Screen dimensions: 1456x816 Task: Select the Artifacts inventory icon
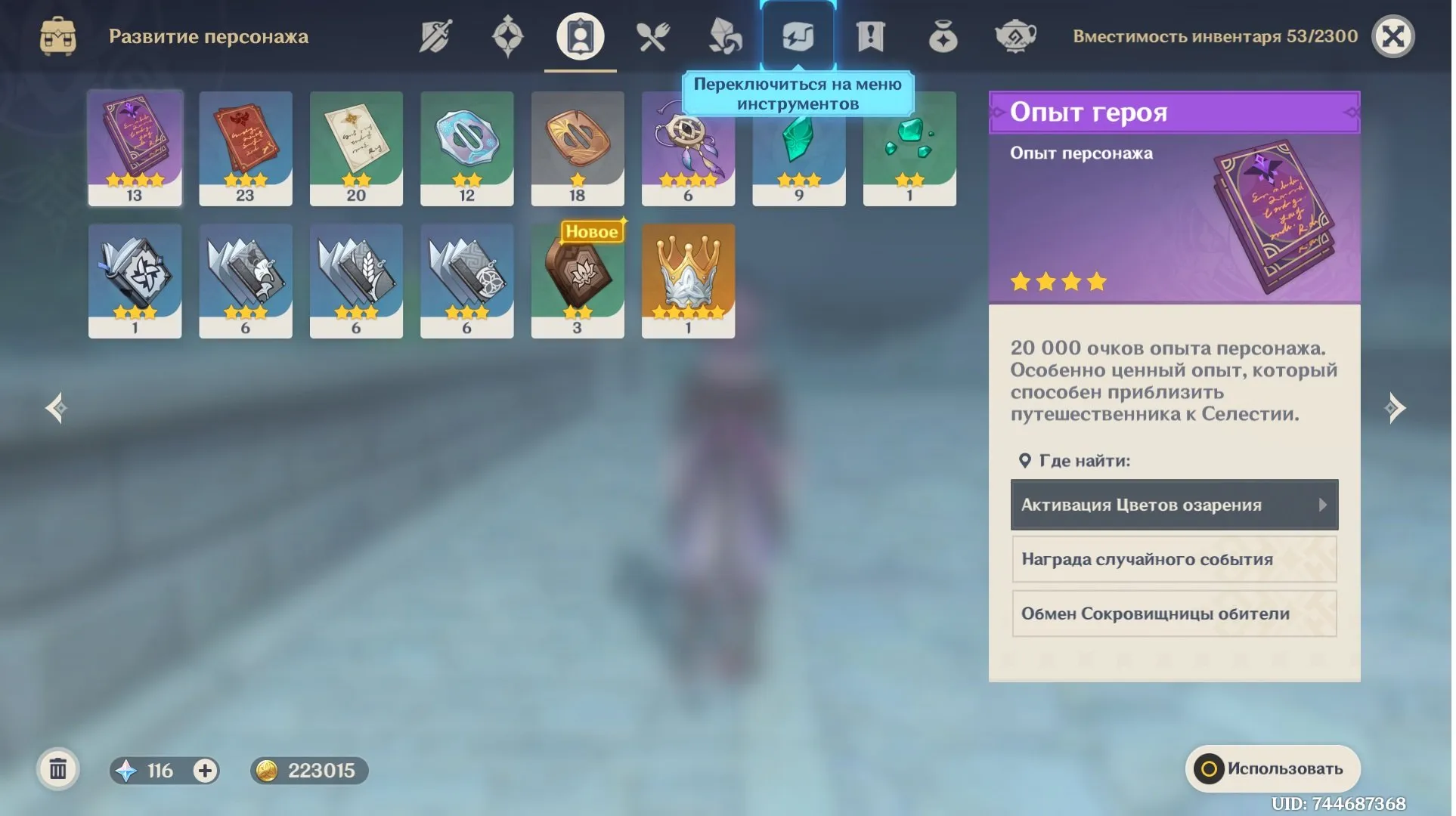coord(507,36)
